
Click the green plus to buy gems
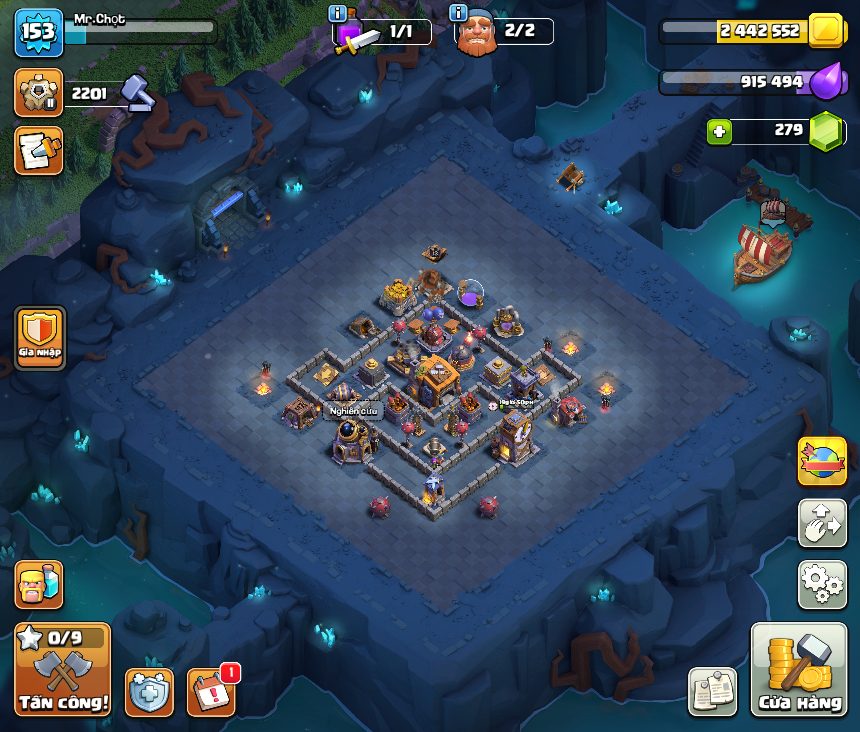pyautogui.click(x=718, y=131)
